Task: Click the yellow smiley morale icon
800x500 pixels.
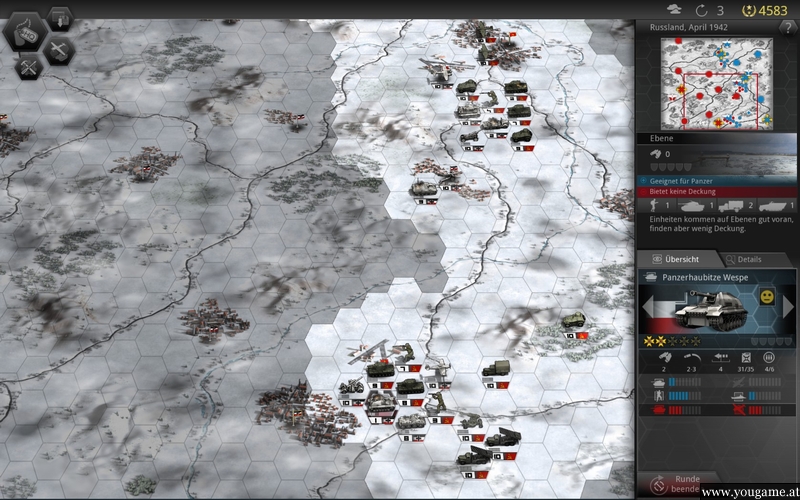Action: pos(767,298)
